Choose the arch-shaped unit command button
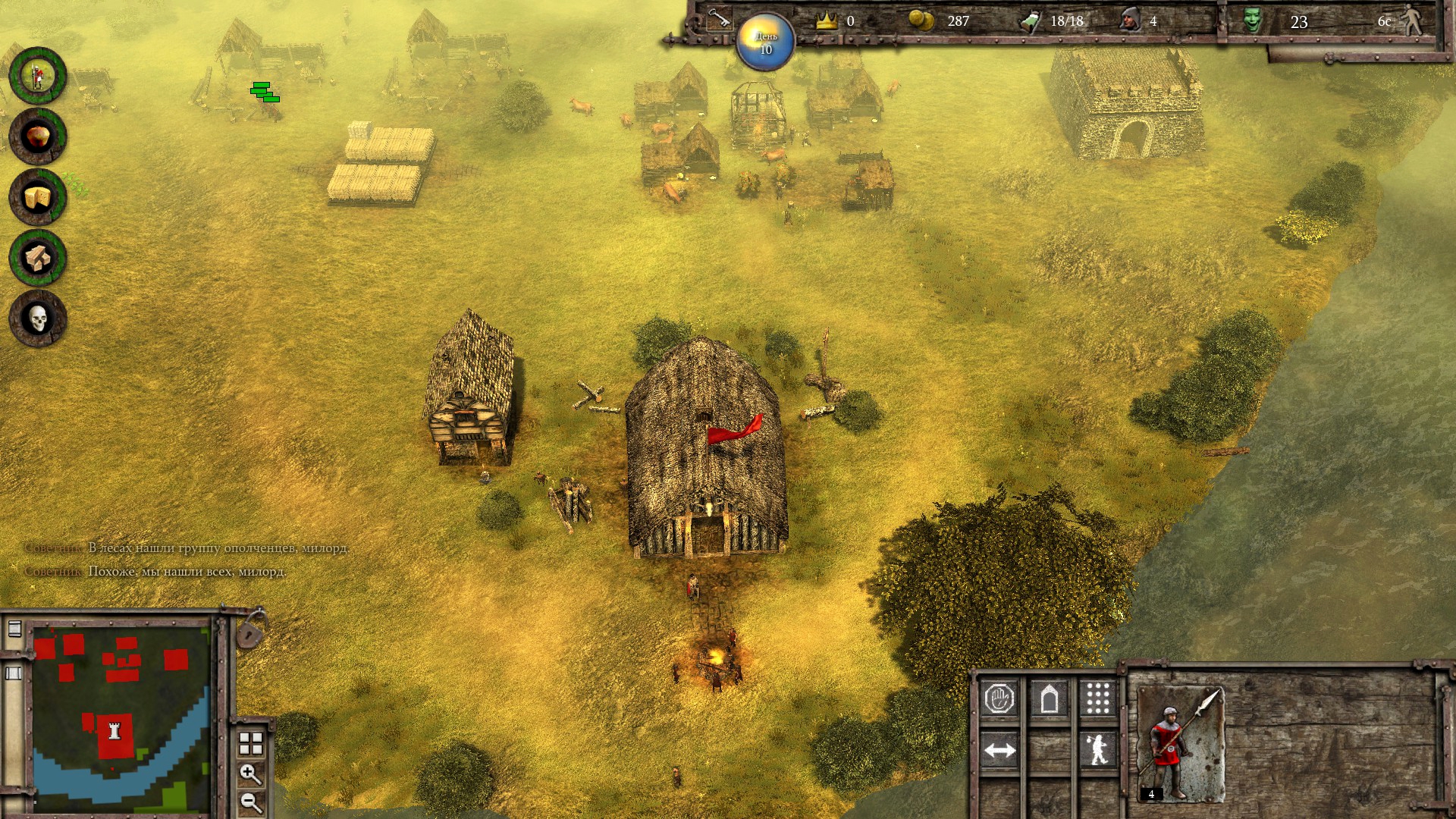Screen dimensions: 1456x819 pos(1049,698)
